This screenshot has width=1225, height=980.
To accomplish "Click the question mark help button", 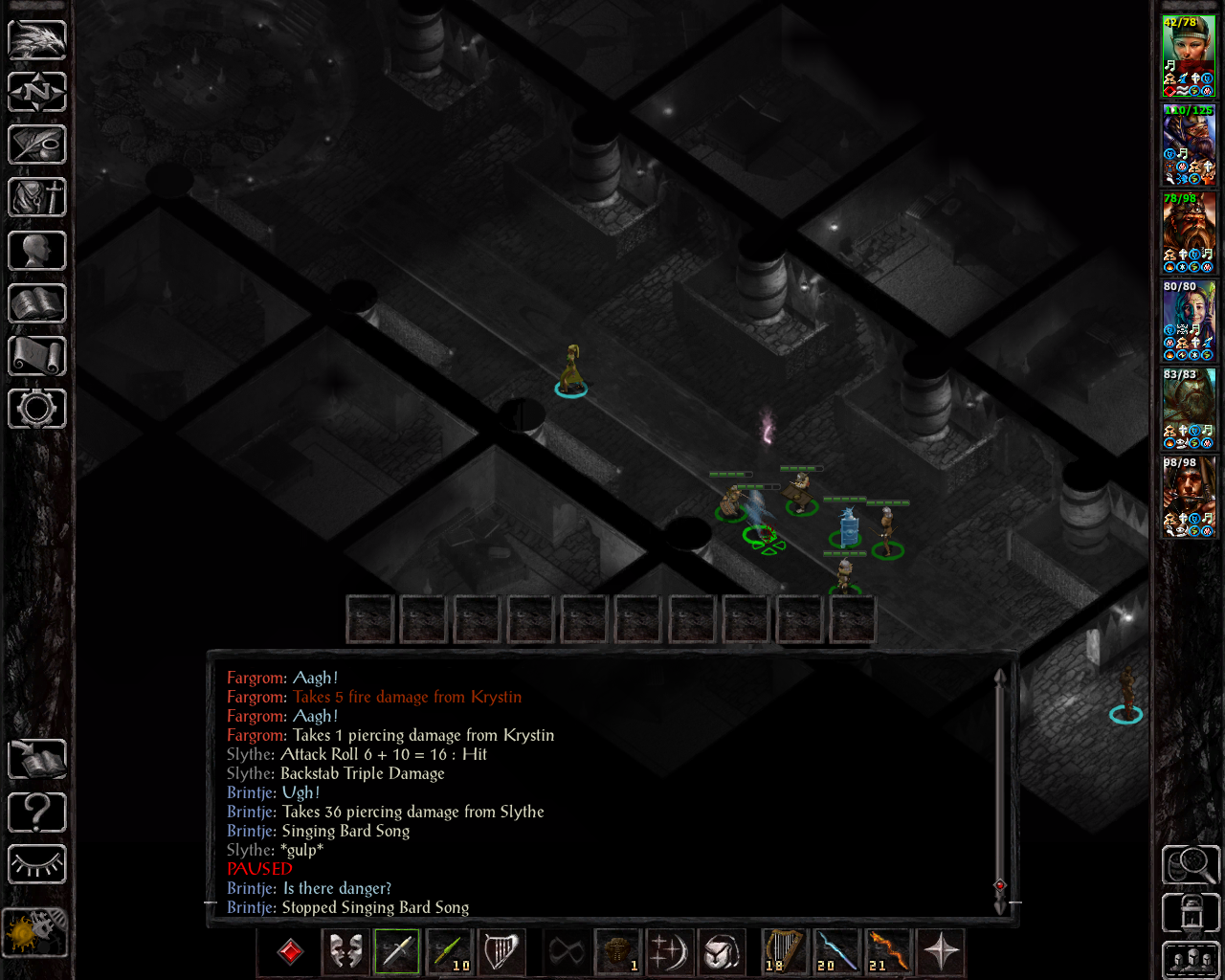I will point(37,813).
